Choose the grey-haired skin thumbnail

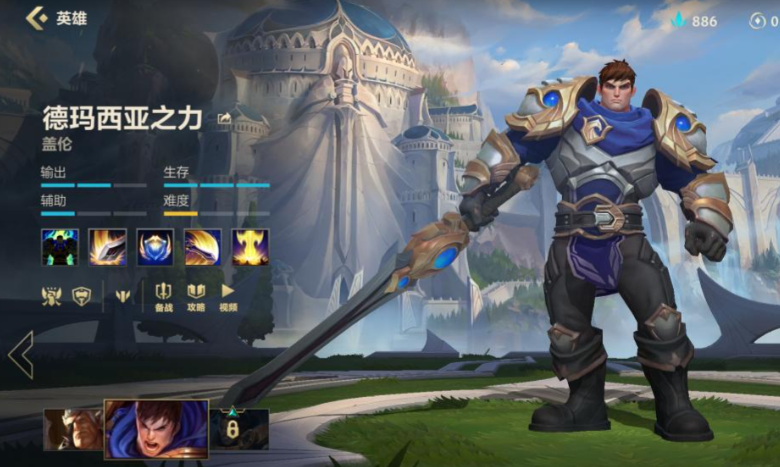[72, 429]
